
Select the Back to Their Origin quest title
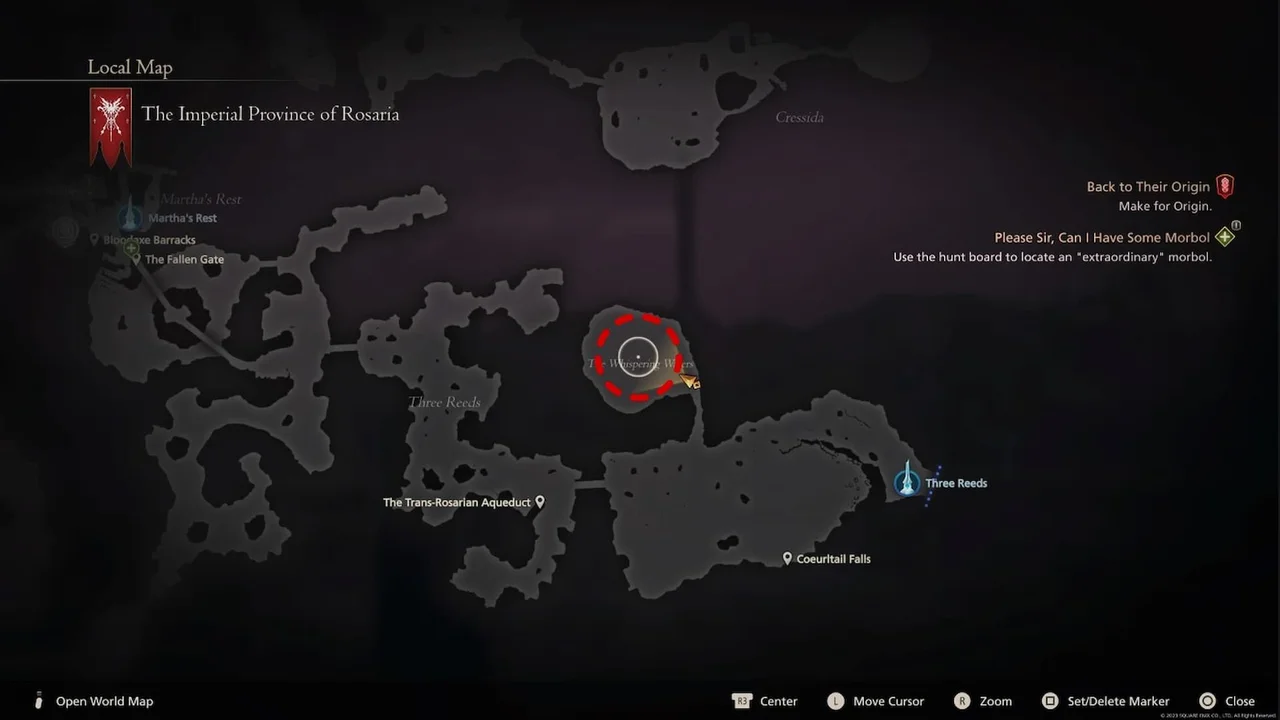(1146, 186)
